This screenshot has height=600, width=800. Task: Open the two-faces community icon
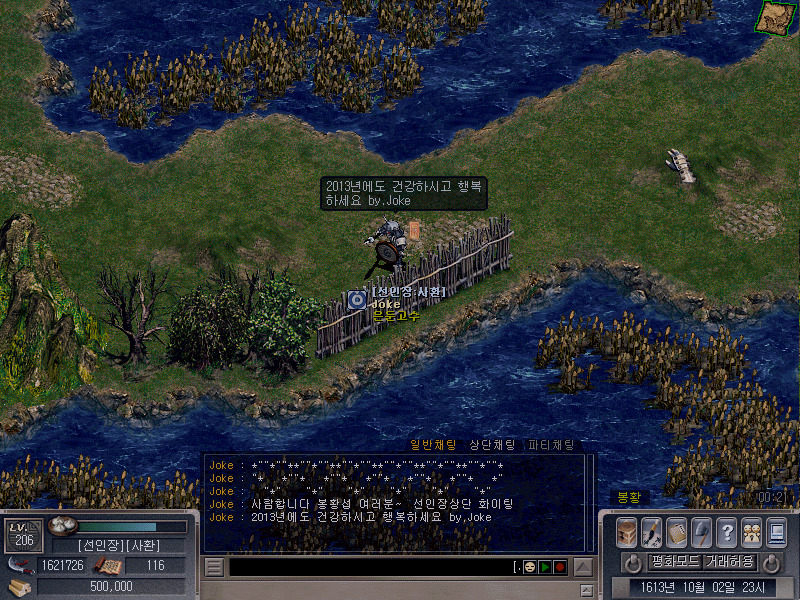coord(751,531)
